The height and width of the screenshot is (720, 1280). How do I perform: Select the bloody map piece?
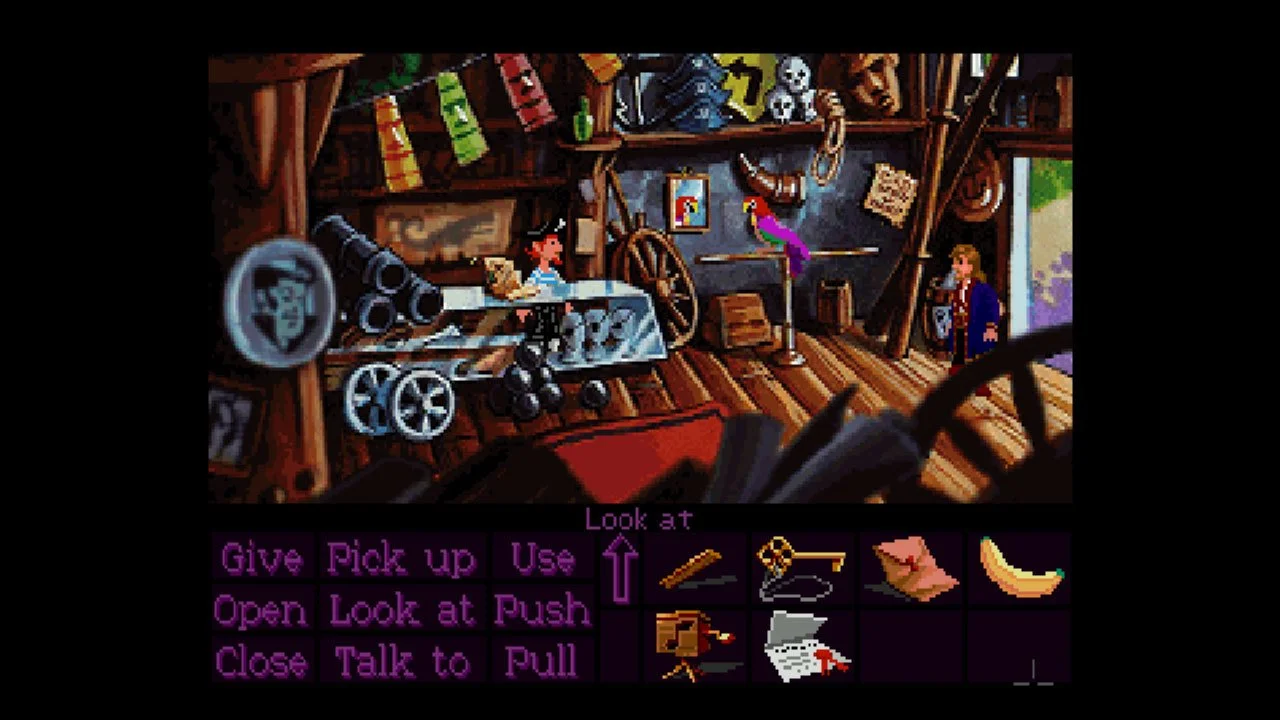(804, 645)
